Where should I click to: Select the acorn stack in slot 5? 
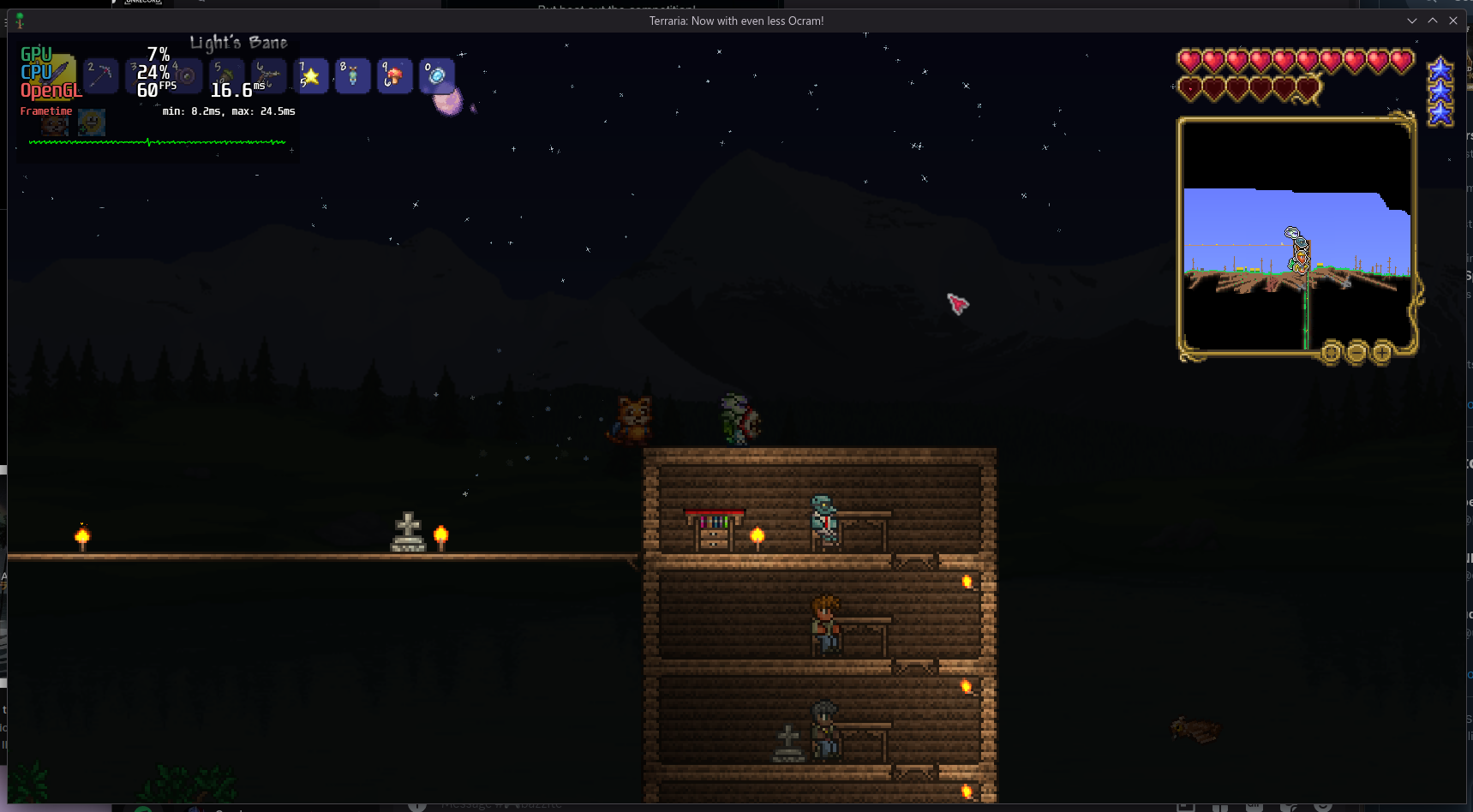coord(228,75)
